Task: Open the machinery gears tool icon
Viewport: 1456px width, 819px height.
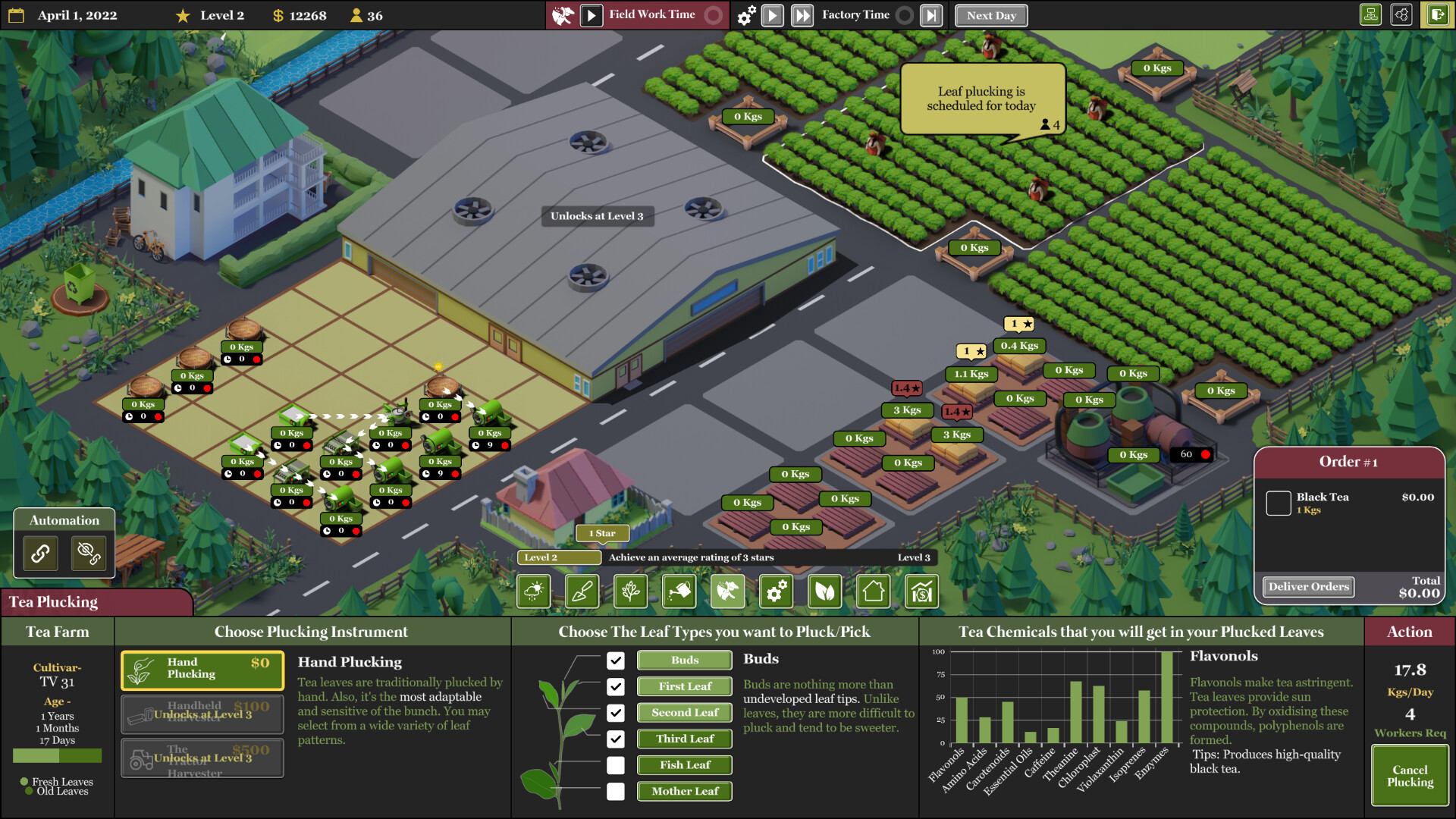Action: pyautogui.click(x=777, y=591)
